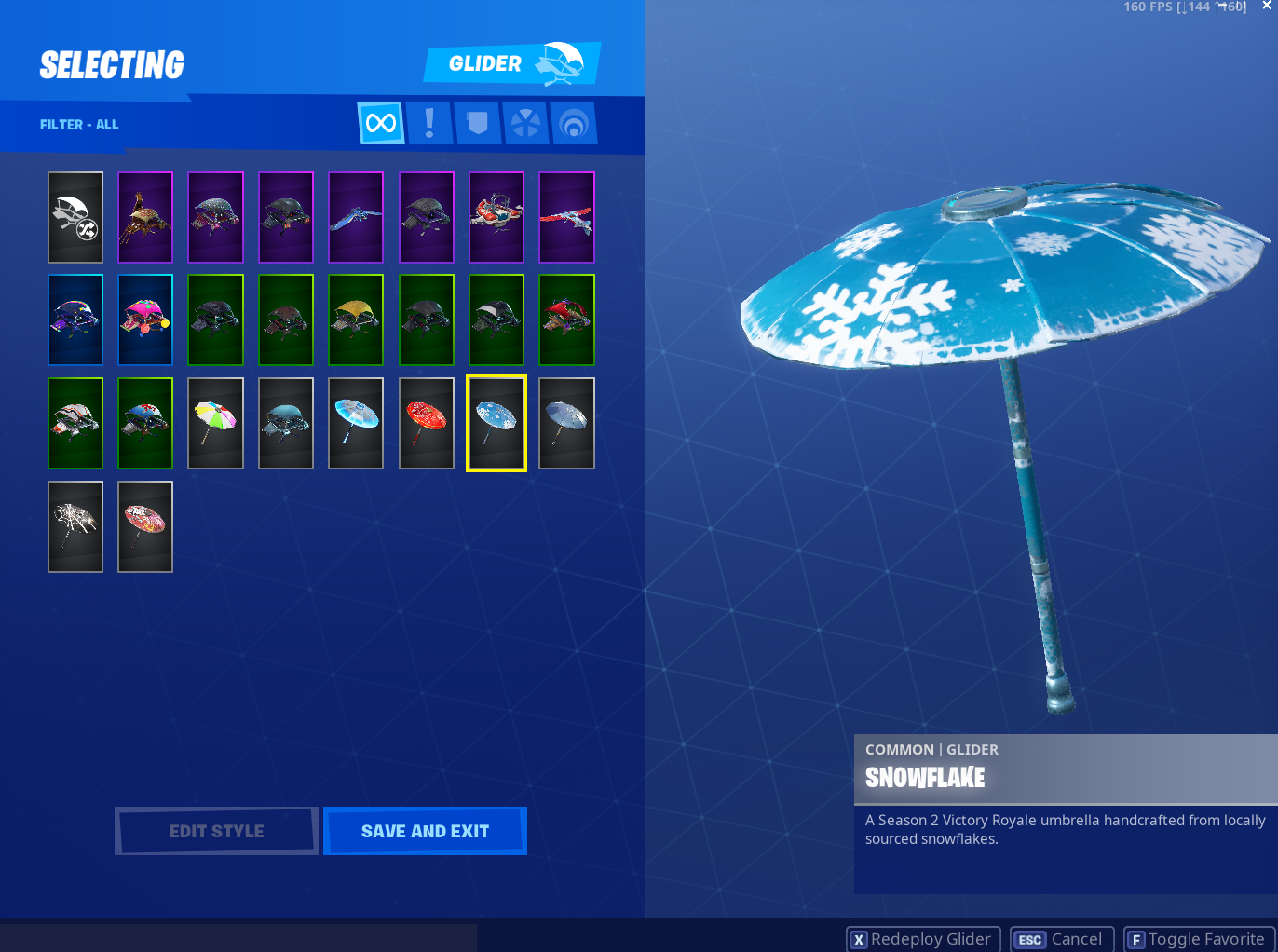Select the infinity show-all filter icon
This screenshot has height=952, width=1278.
pos(380,123)
